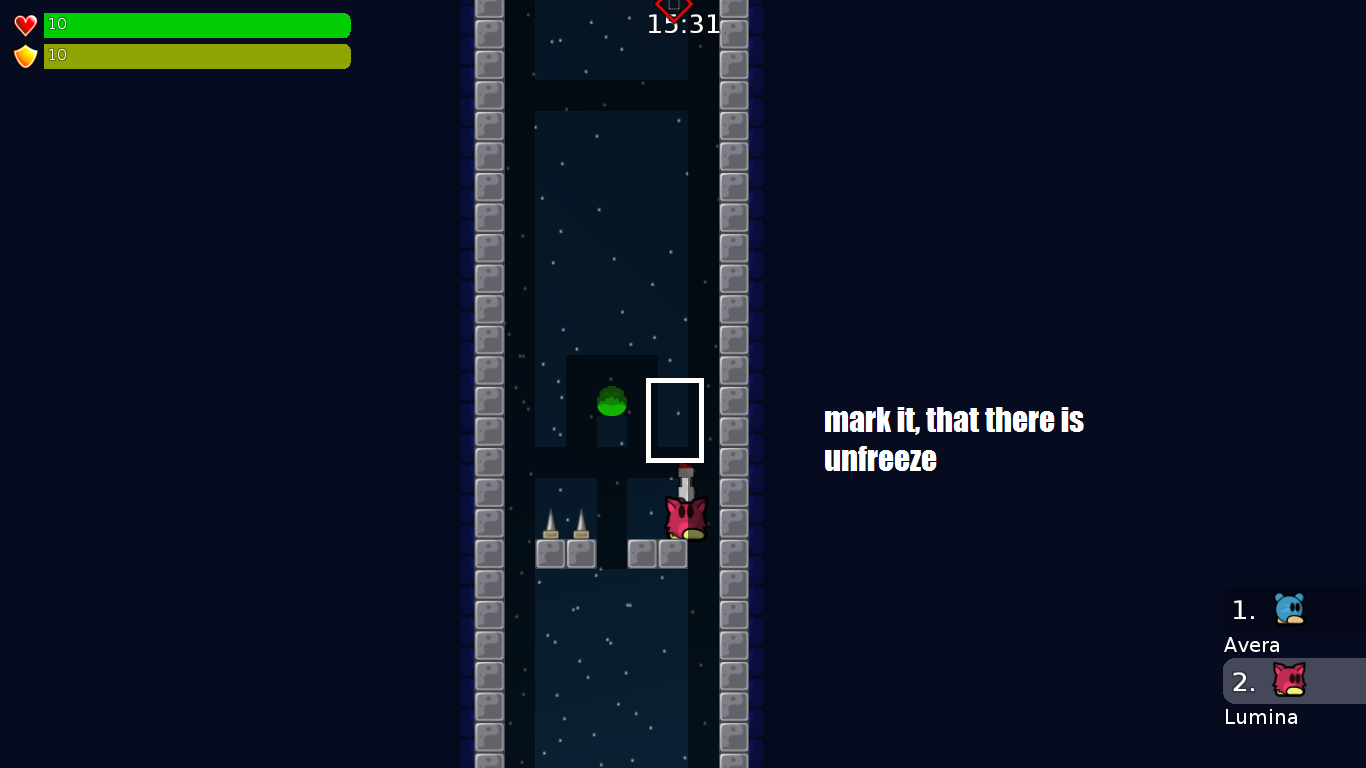The width and height of the screenshot is (1366, 768).
Task: Click the yellow armor bar showing 10
Action: tap(197, 57)
